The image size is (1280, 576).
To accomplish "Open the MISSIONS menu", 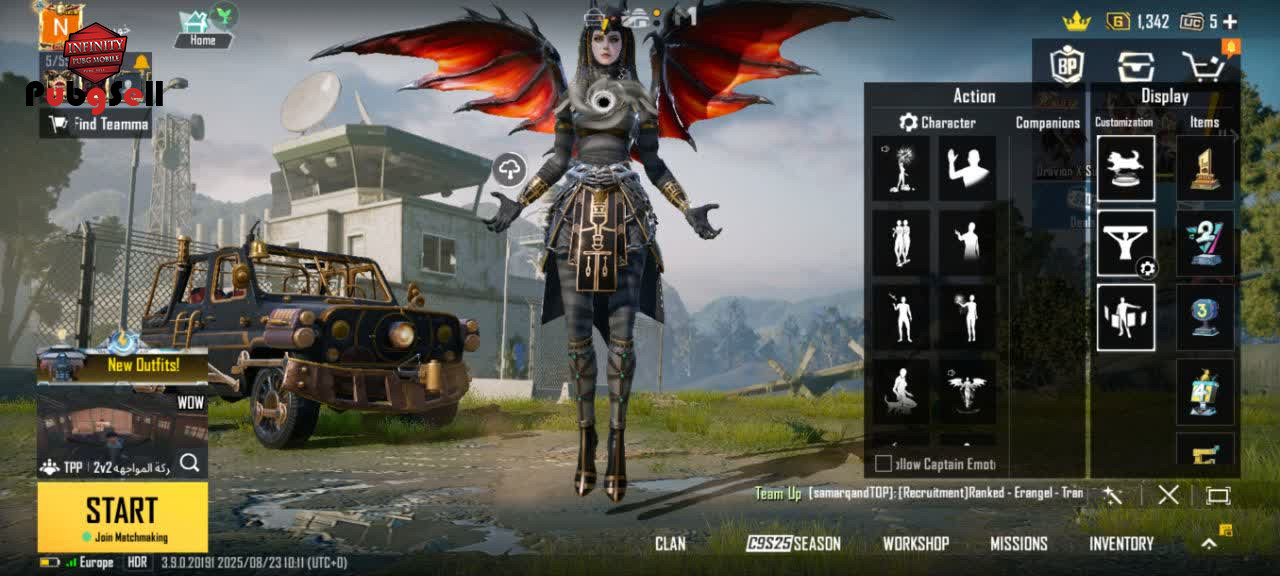I will click(x=1018, y=544).
